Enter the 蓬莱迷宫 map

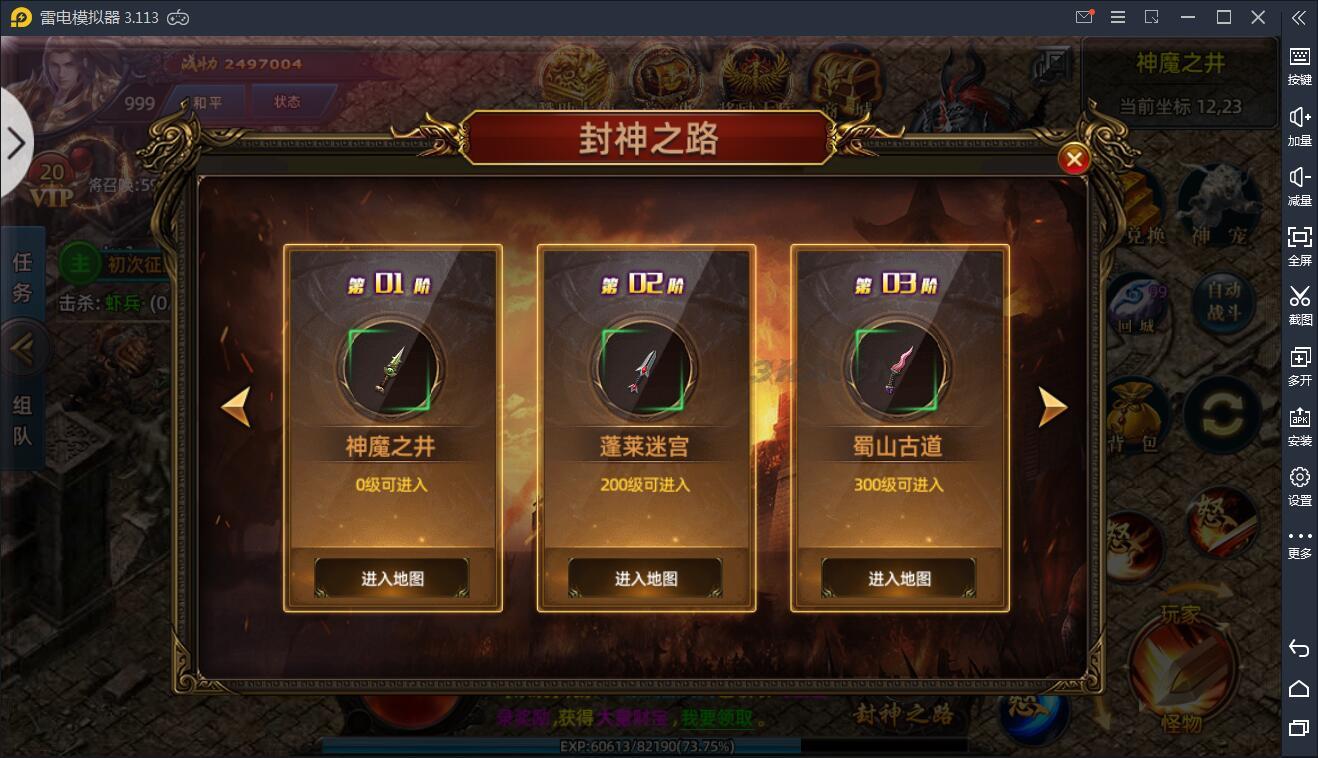pyautogui.click(x=646, y=578)
